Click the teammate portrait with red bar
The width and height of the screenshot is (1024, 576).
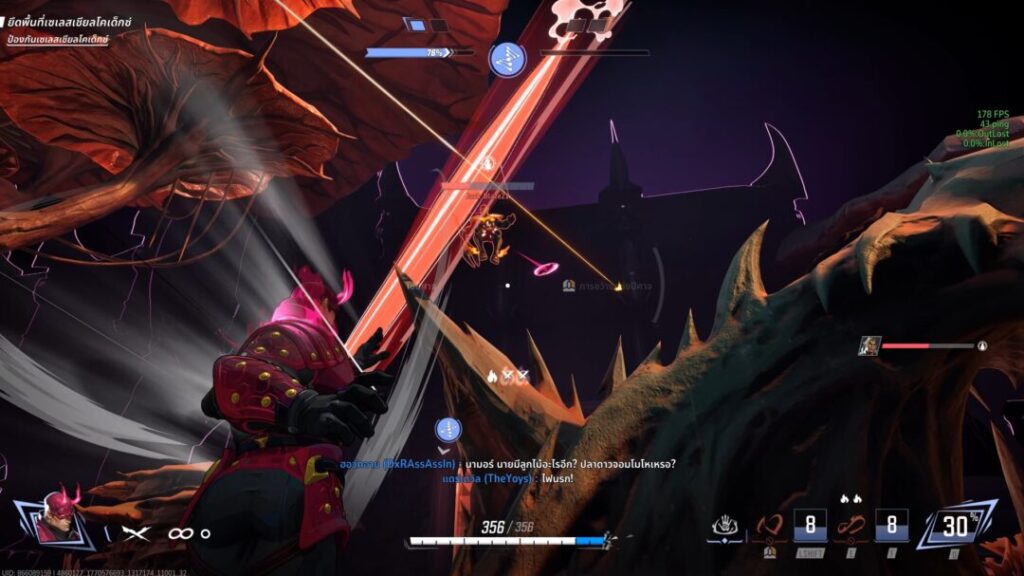tap(870, 345)
